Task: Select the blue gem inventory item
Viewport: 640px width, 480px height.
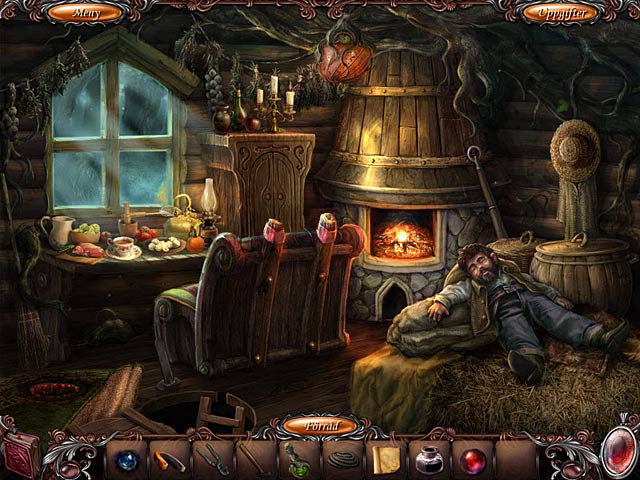Action: pyautogui.click(x=126, y=459)
